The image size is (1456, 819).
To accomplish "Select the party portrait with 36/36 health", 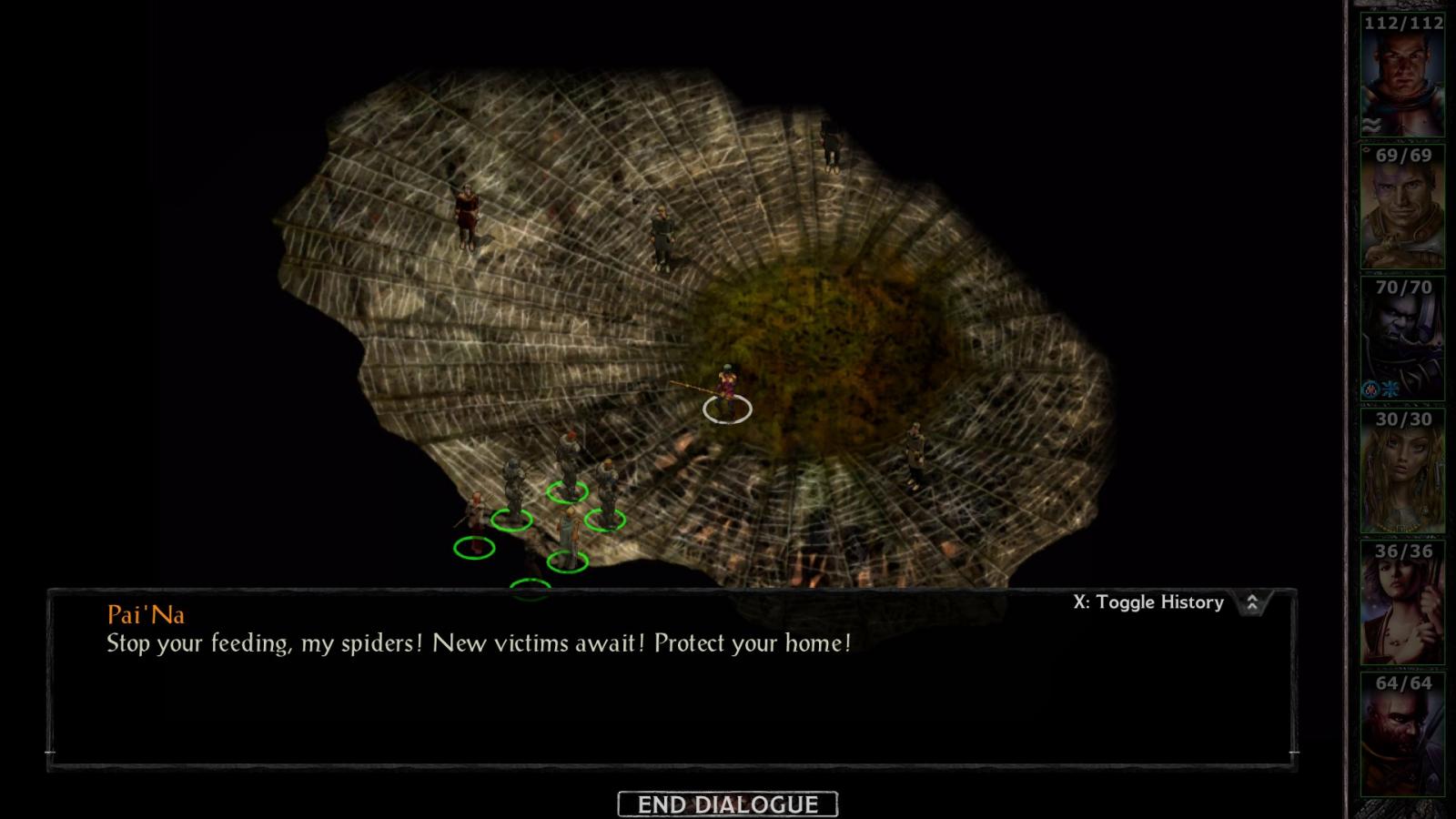I will point(1402,604).
